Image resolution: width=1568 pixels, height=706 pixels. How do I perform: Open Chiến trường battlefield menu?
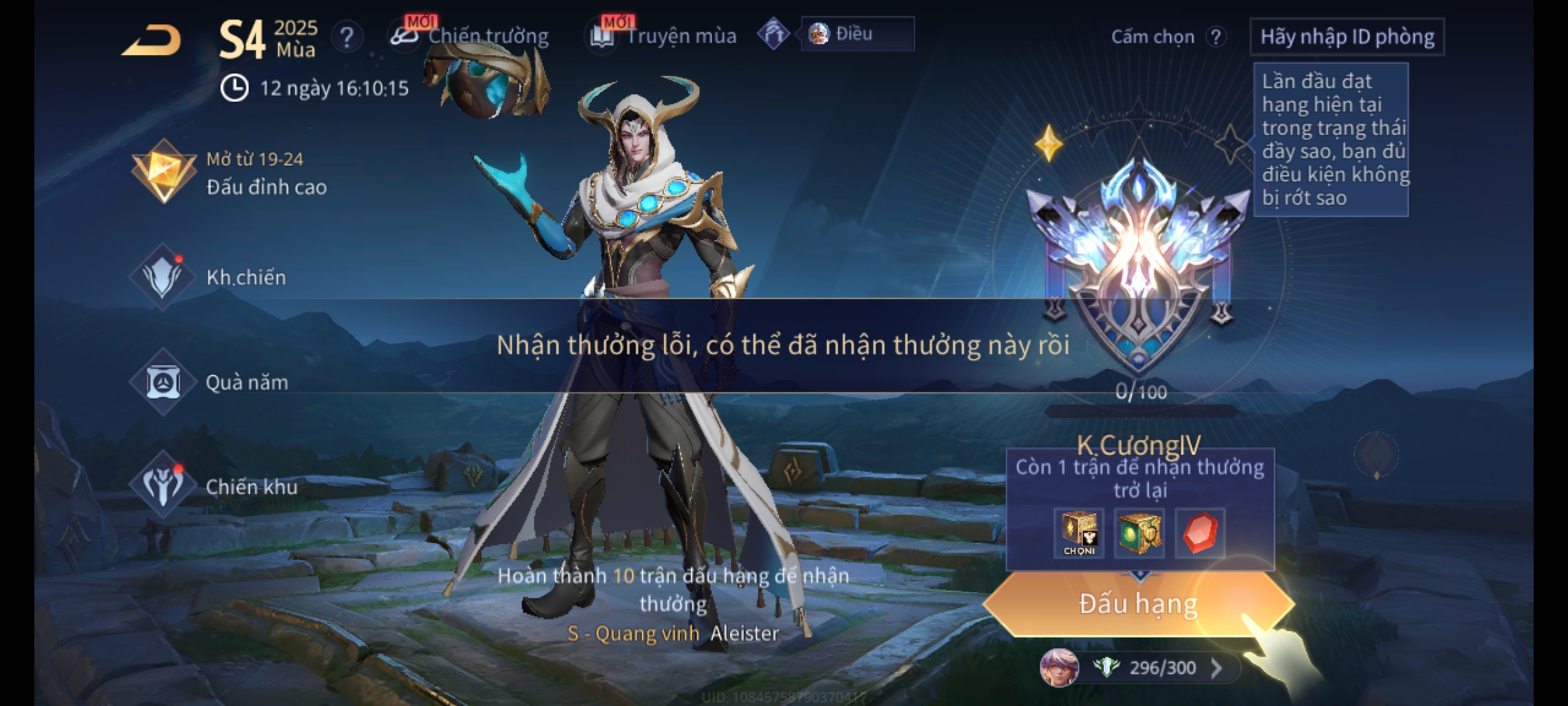pyautogui.click(x=470, y=36)
